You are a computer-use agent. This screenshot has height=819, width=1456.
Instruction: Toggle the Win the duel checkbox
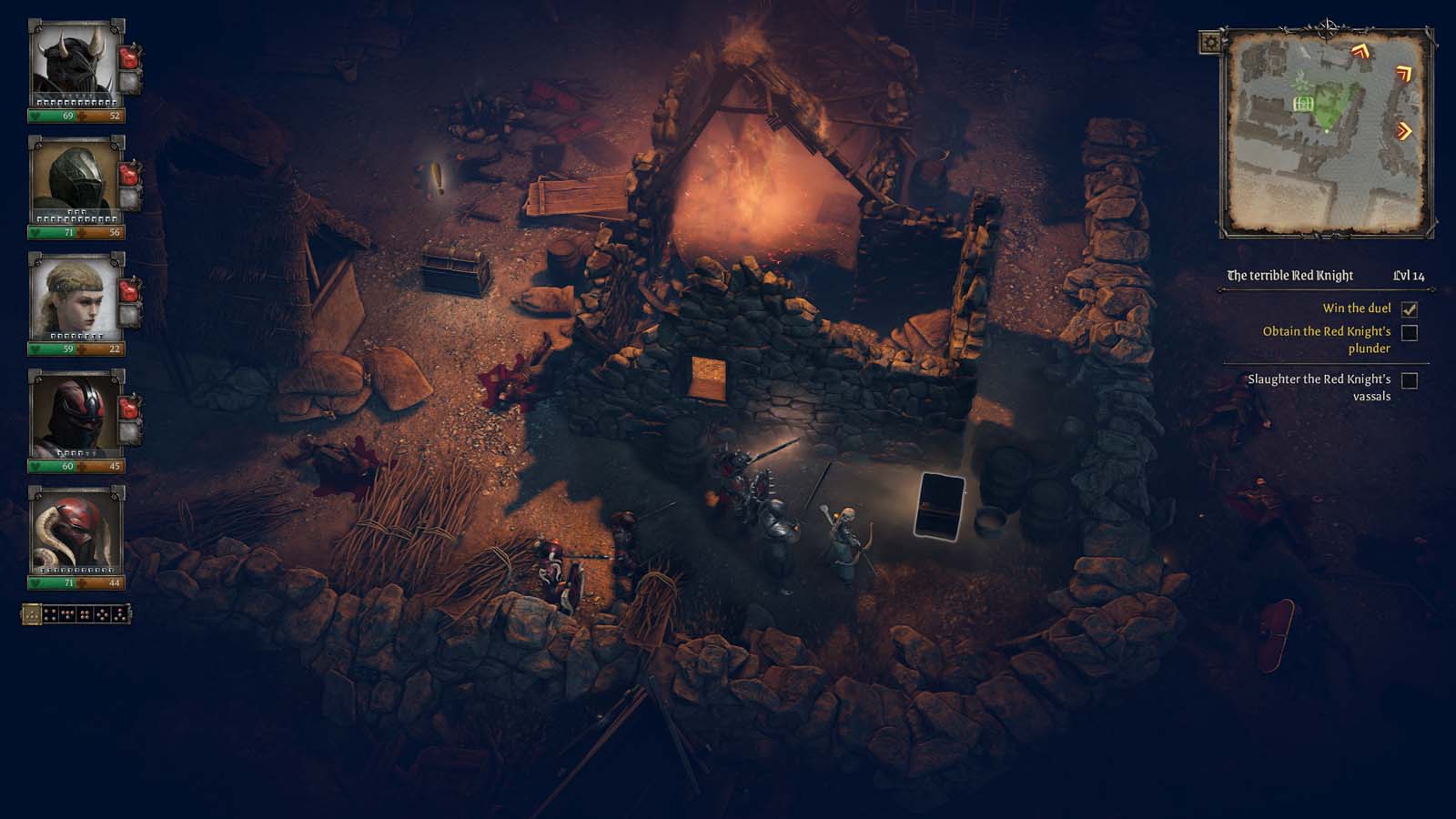pos(1410,309)
